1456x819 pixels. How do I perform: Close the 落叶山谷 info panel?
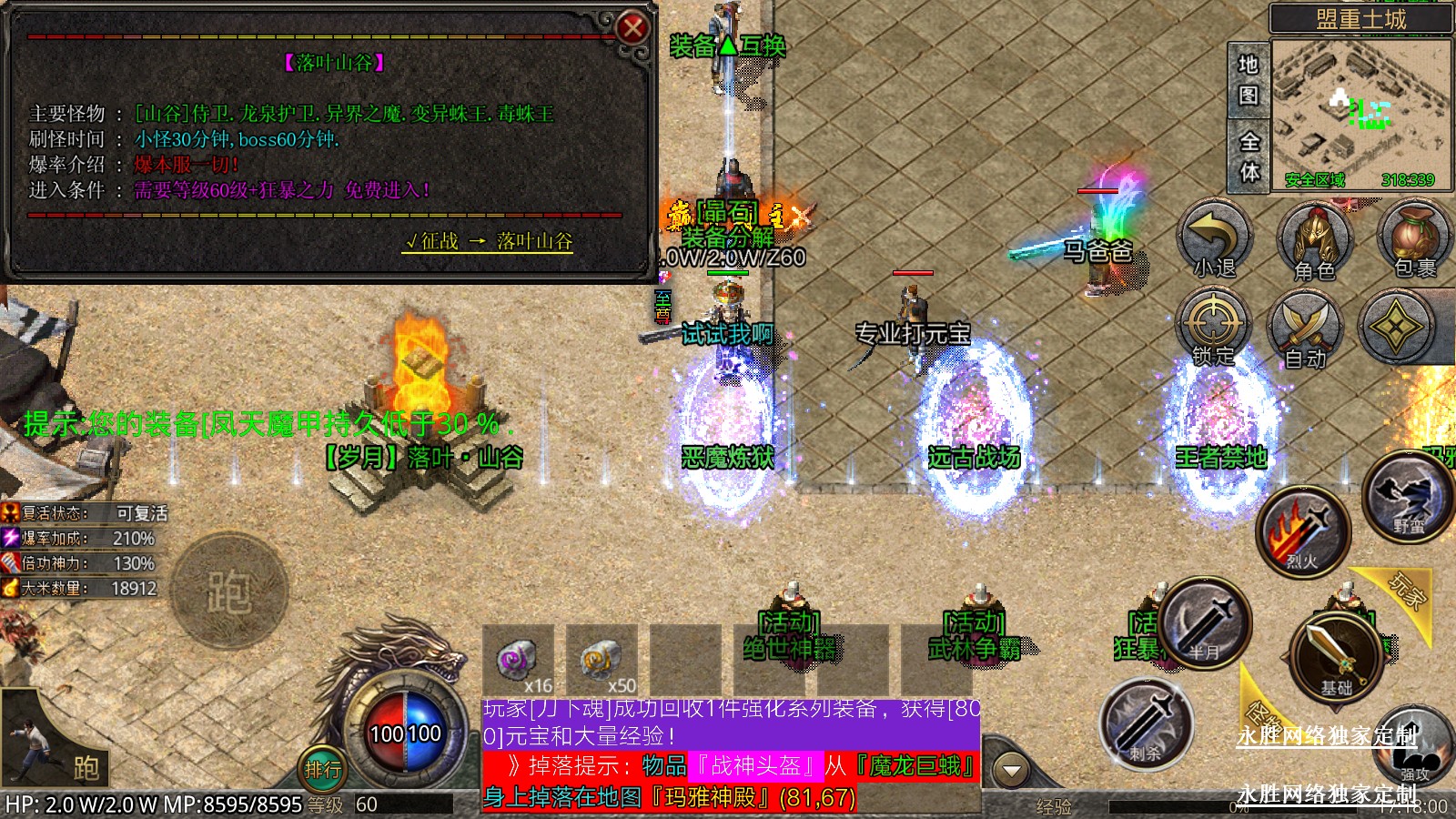coord(632,28)
